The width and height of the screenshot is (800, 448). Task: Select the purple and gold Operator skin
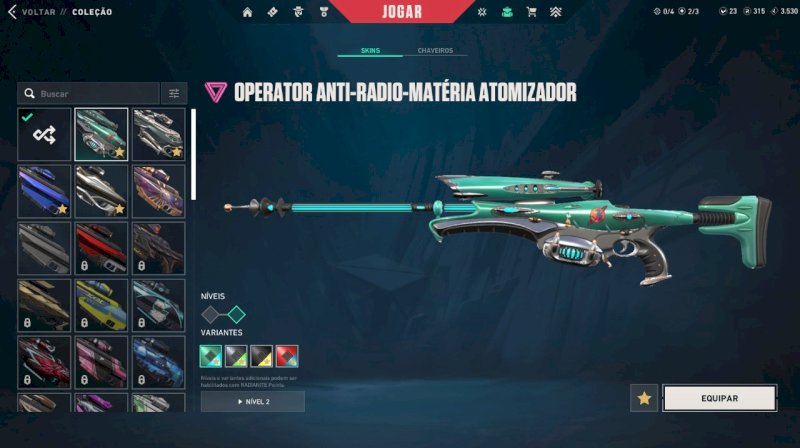[x=159, y=191]
